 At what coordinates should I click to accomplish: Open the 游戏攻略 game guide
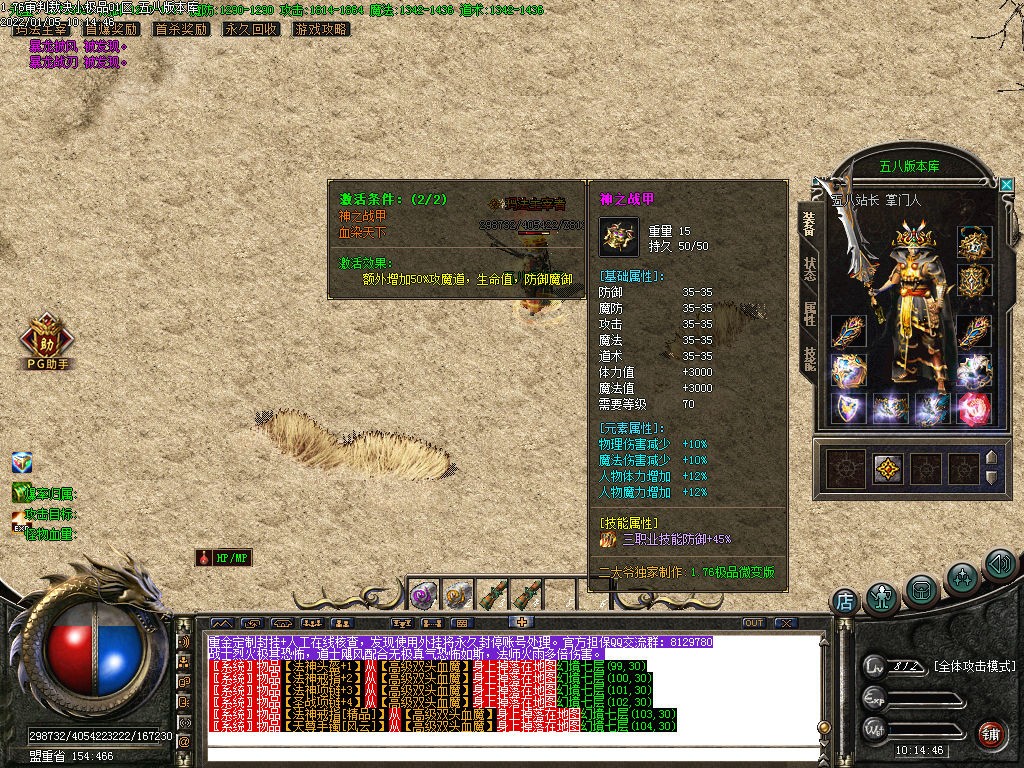point(321,29)
